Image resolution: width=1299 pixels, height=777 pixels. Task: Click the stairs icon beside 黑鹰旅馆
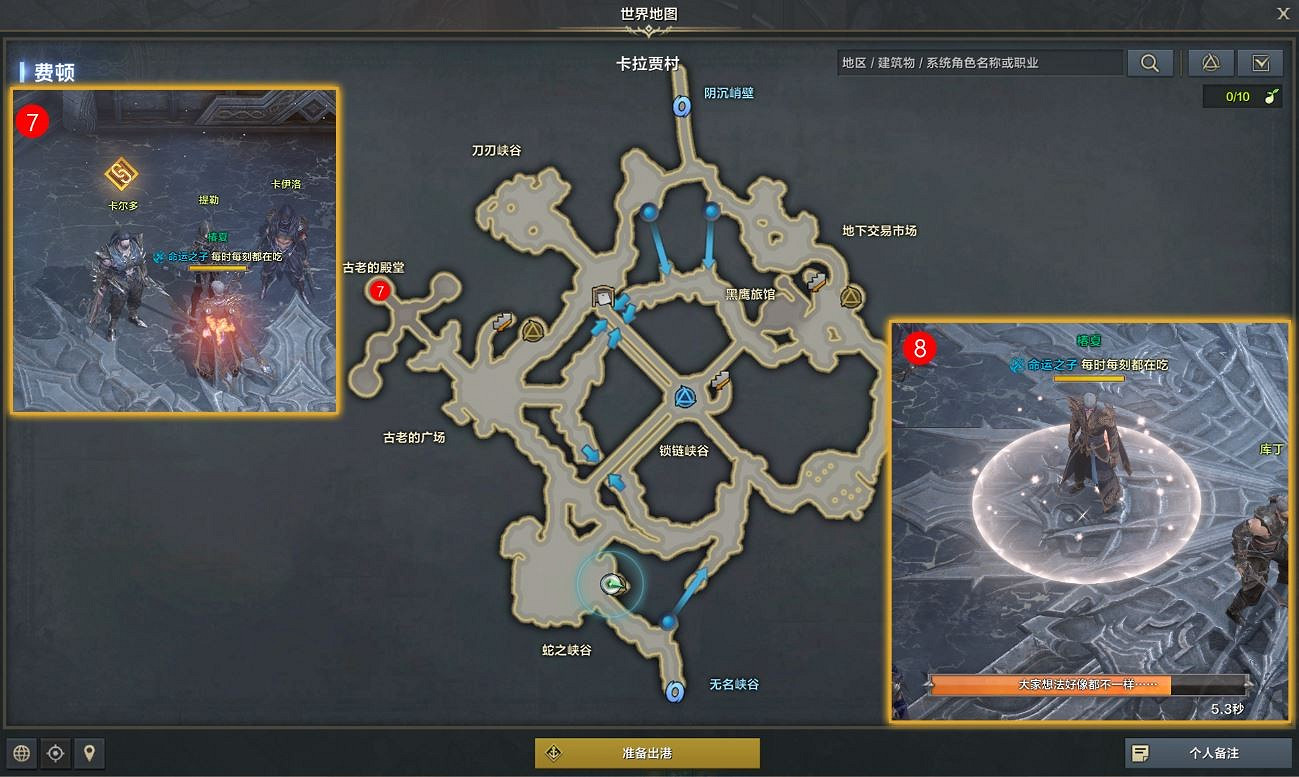[815, 280]
